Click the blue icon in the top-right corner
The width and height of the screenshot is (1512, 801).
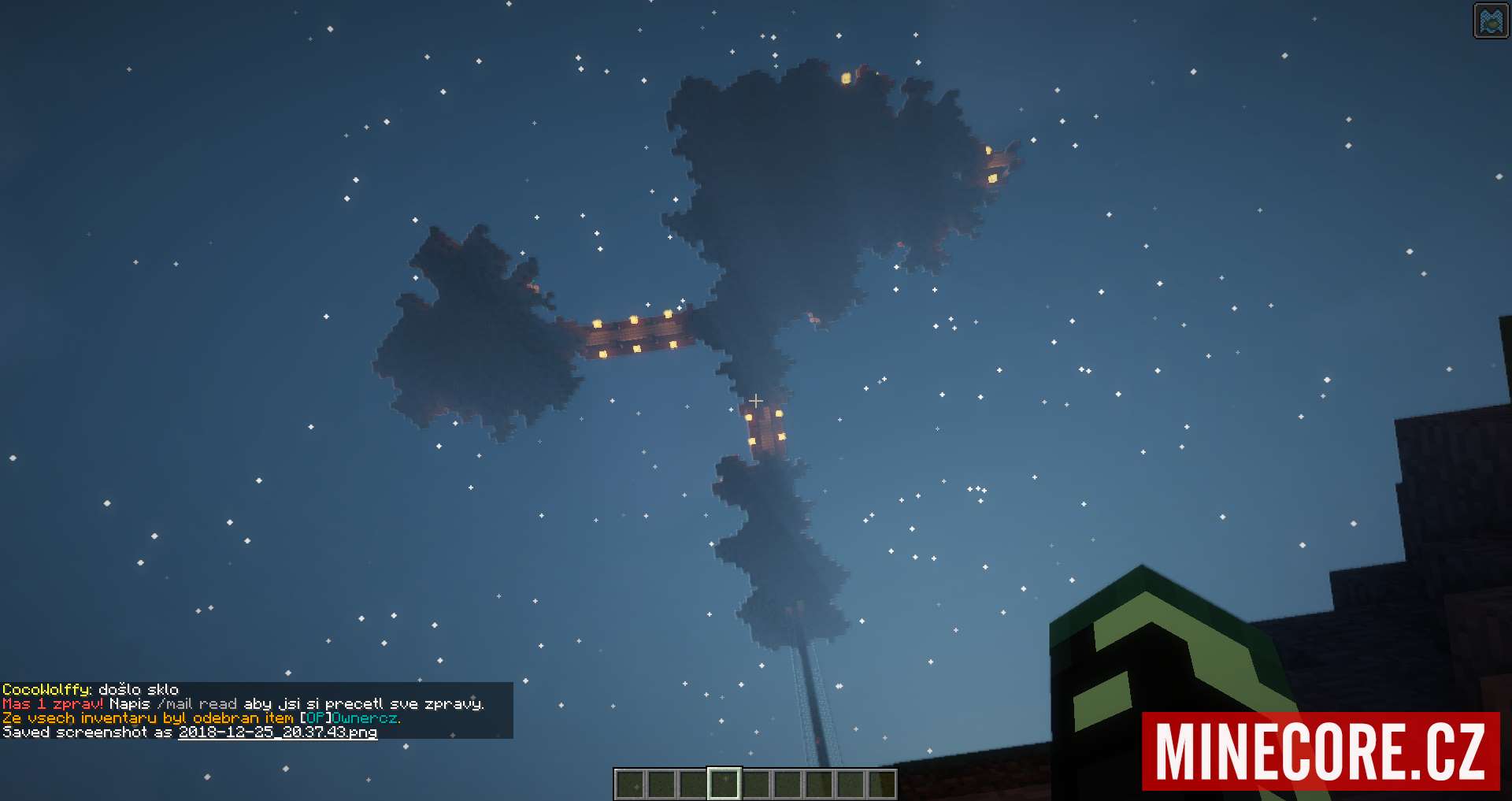[x=1490, y=21]
